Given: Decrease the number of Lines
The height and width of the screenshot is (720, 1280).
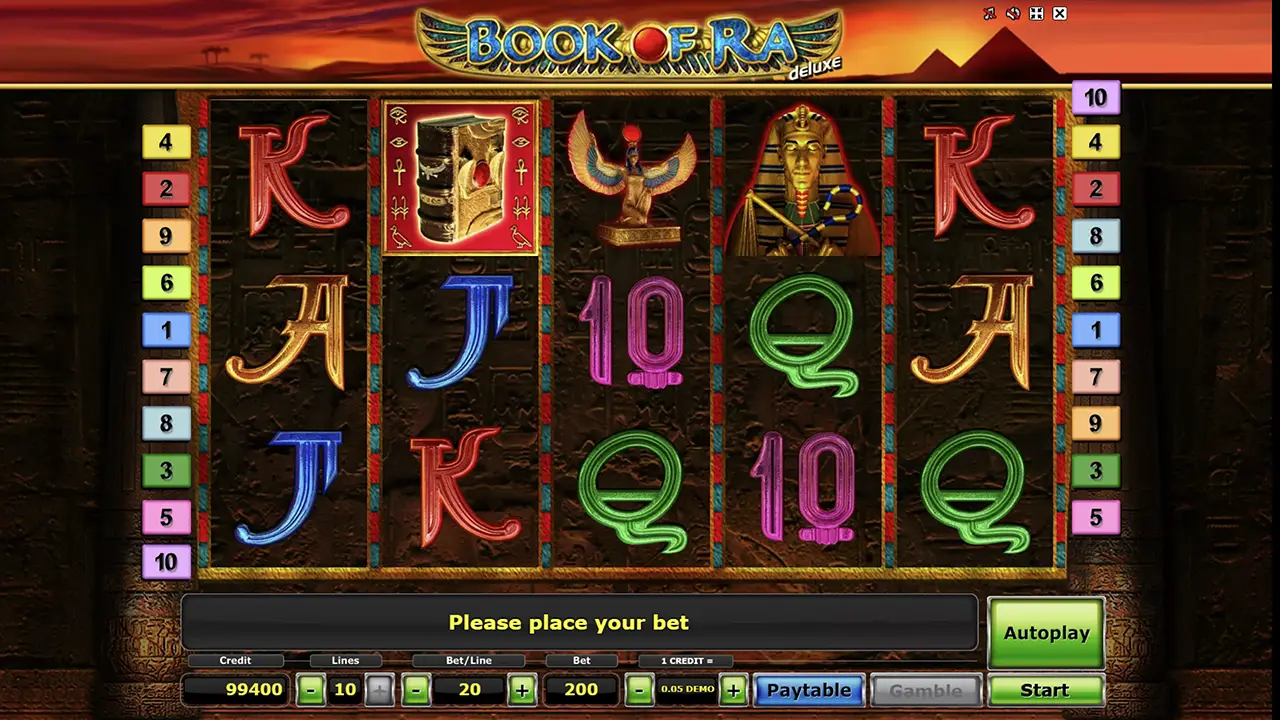Looking at the screenshot, I should coord(311,690).
